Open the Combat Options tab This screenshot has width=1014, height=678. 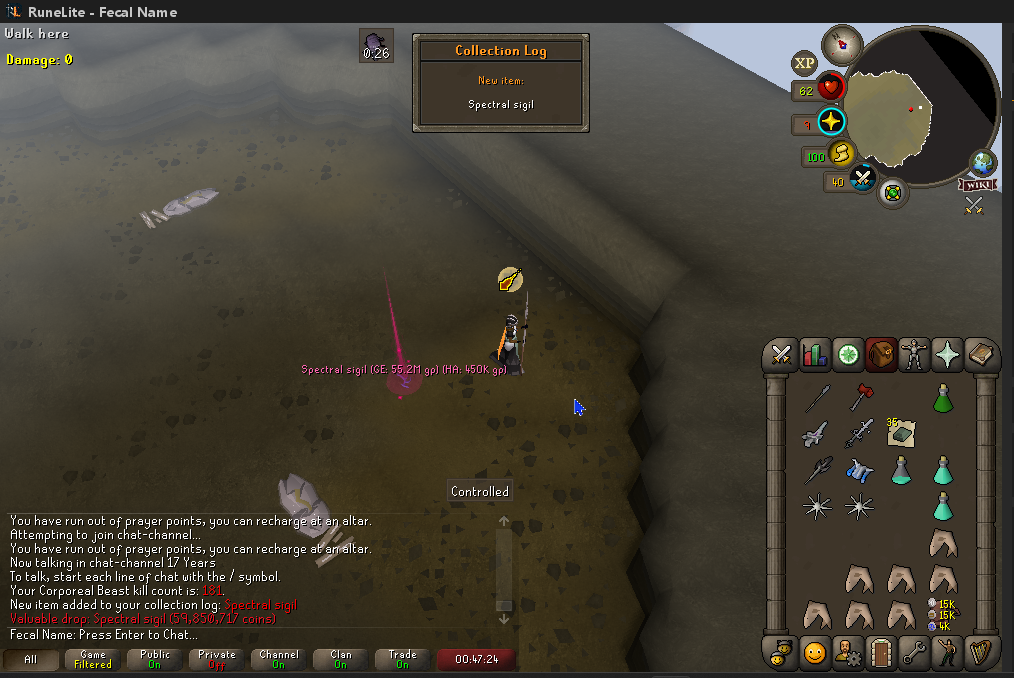tap(782, 354)
